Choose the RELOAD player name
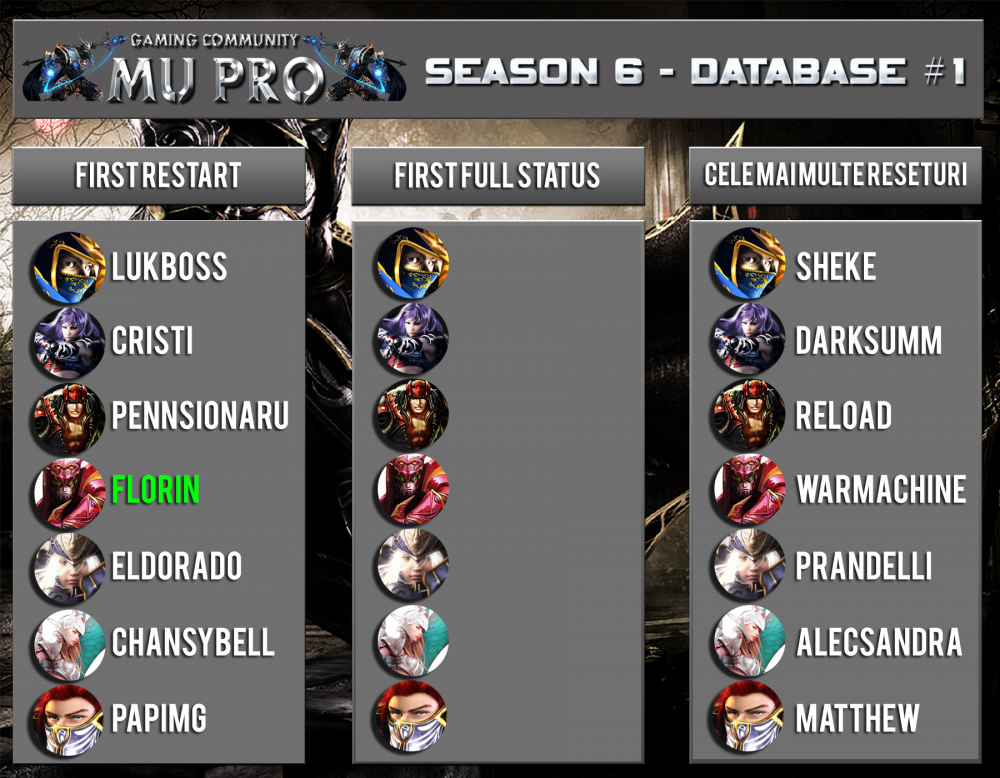The width and height of the screenshot is (1000, 778). pyautogui.click(x=844, y=416)
